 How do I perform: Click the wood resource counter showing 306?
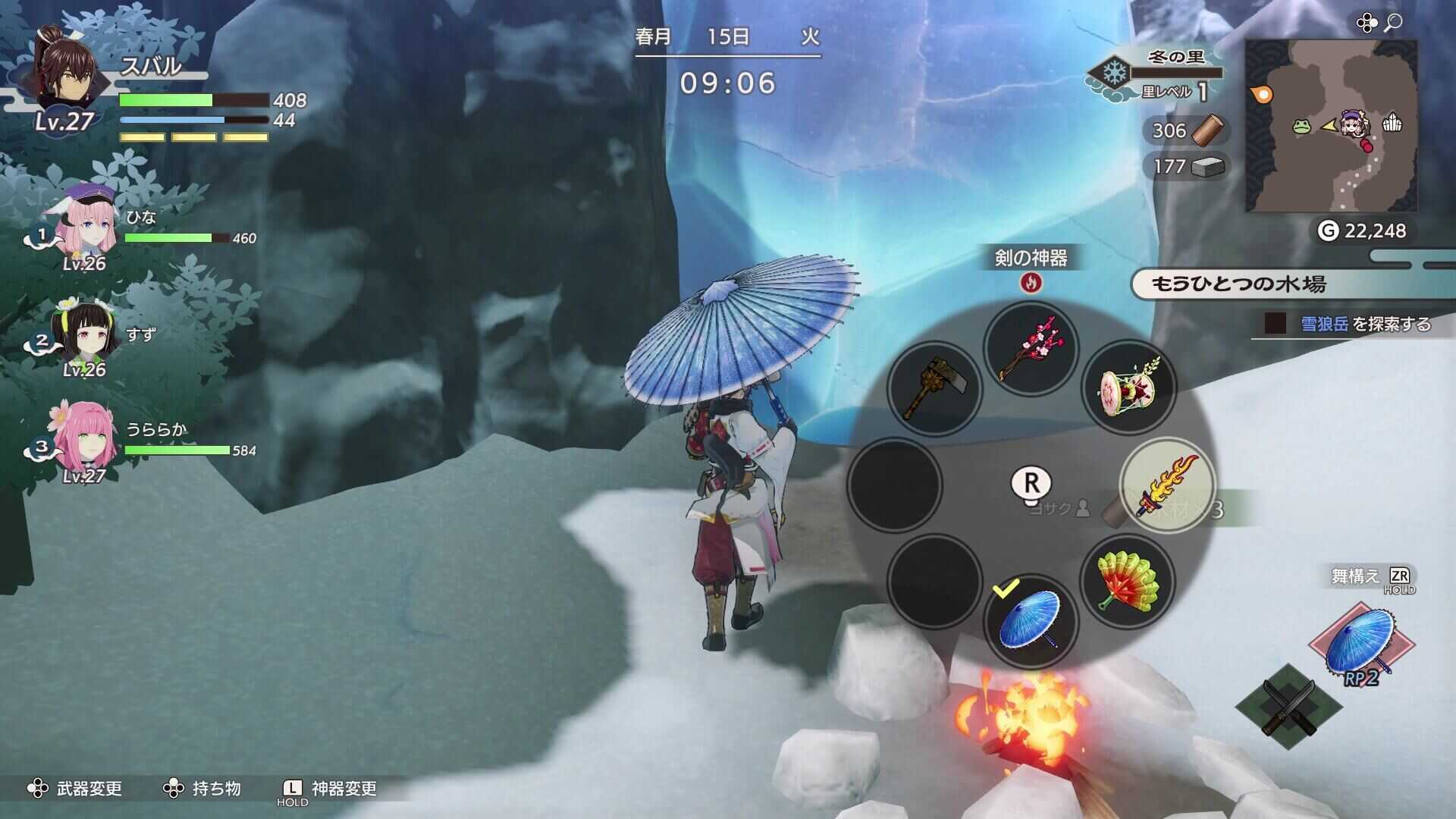(x=1182, y=130)
